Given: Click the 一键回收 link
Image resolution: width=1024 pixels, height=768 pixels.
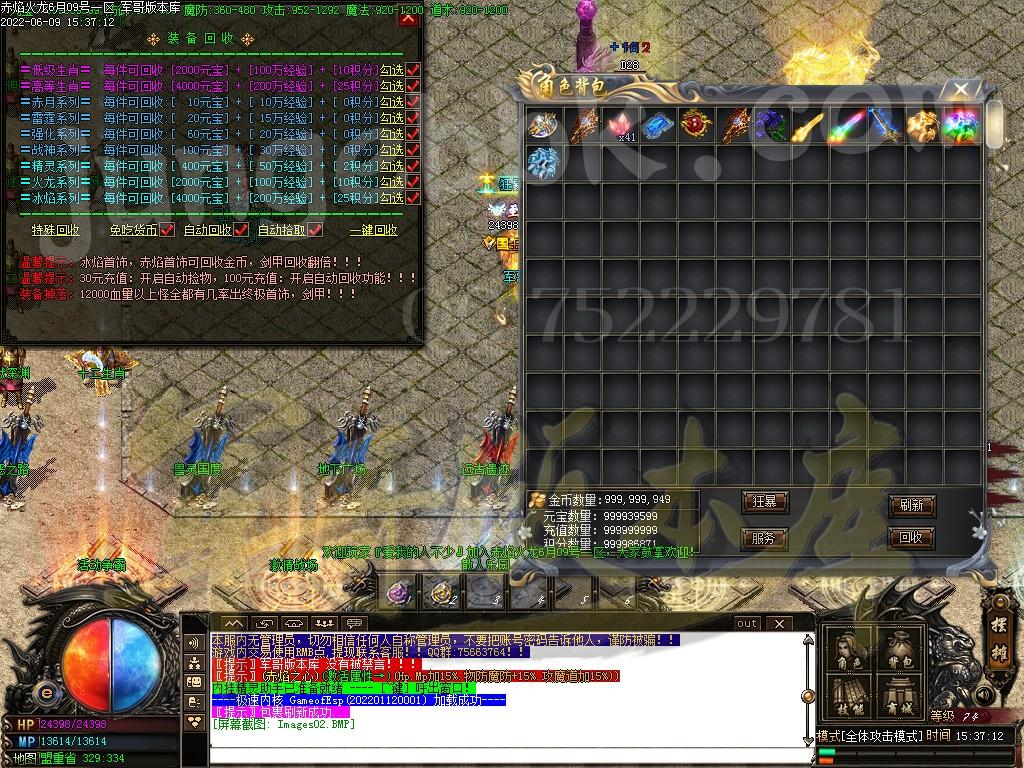Looking at the screenshot, I should (373, 230).
